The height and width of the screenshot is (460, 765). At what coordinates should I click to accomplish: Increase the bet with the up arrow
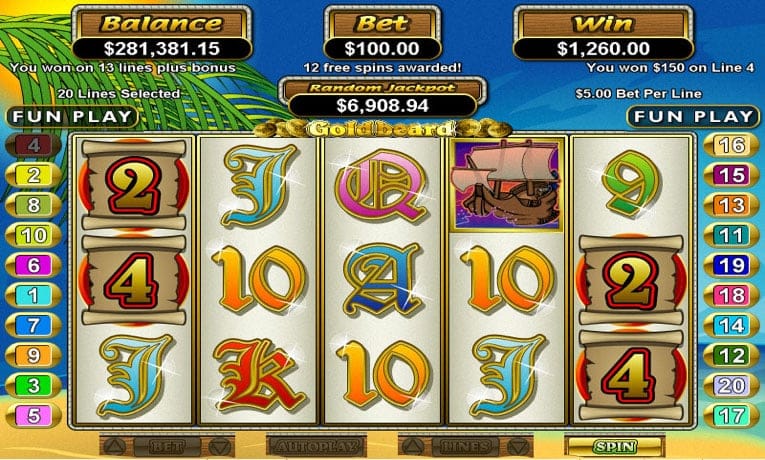point(115,445)
